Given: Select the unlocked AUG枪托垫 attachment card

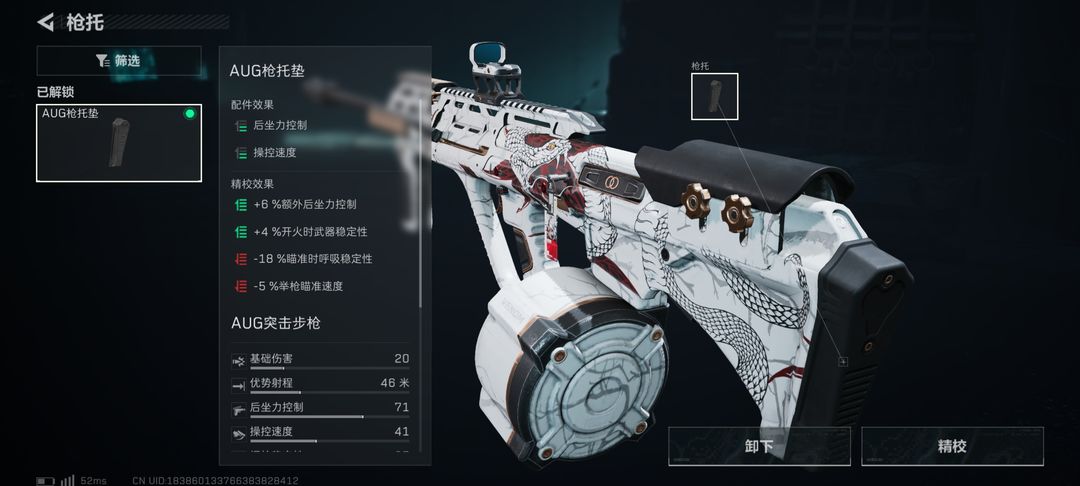Looking at the screenshot, I should [x=119, y=143].
